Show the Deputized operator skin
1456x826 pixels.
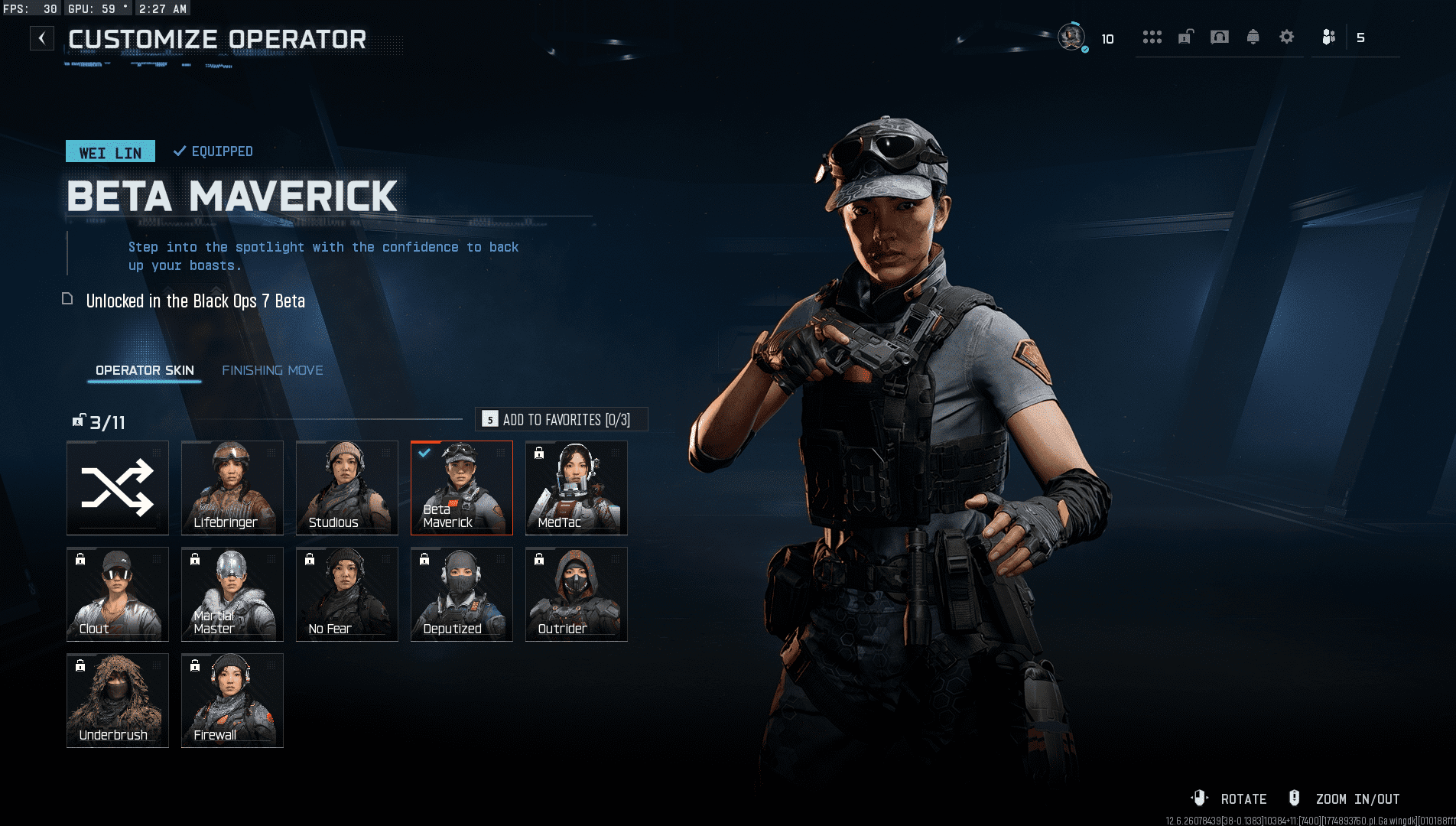coord(462,594)
